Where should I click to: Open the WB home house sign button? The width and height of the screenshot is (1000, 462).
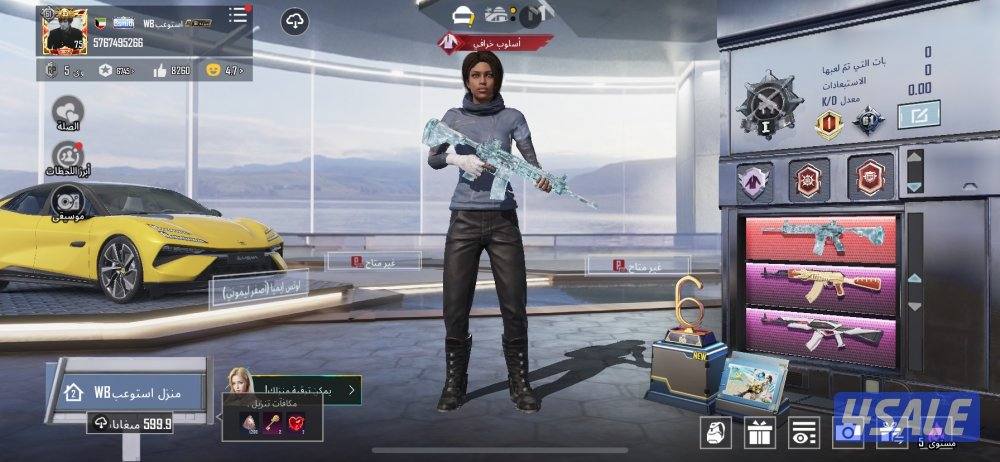(125, 391)
